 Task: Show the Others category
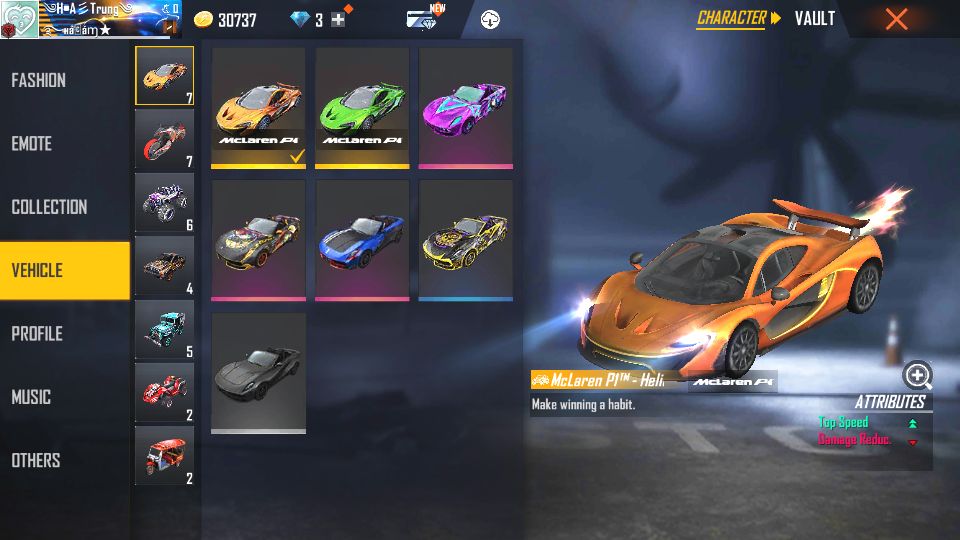click(x=36, y=460)
